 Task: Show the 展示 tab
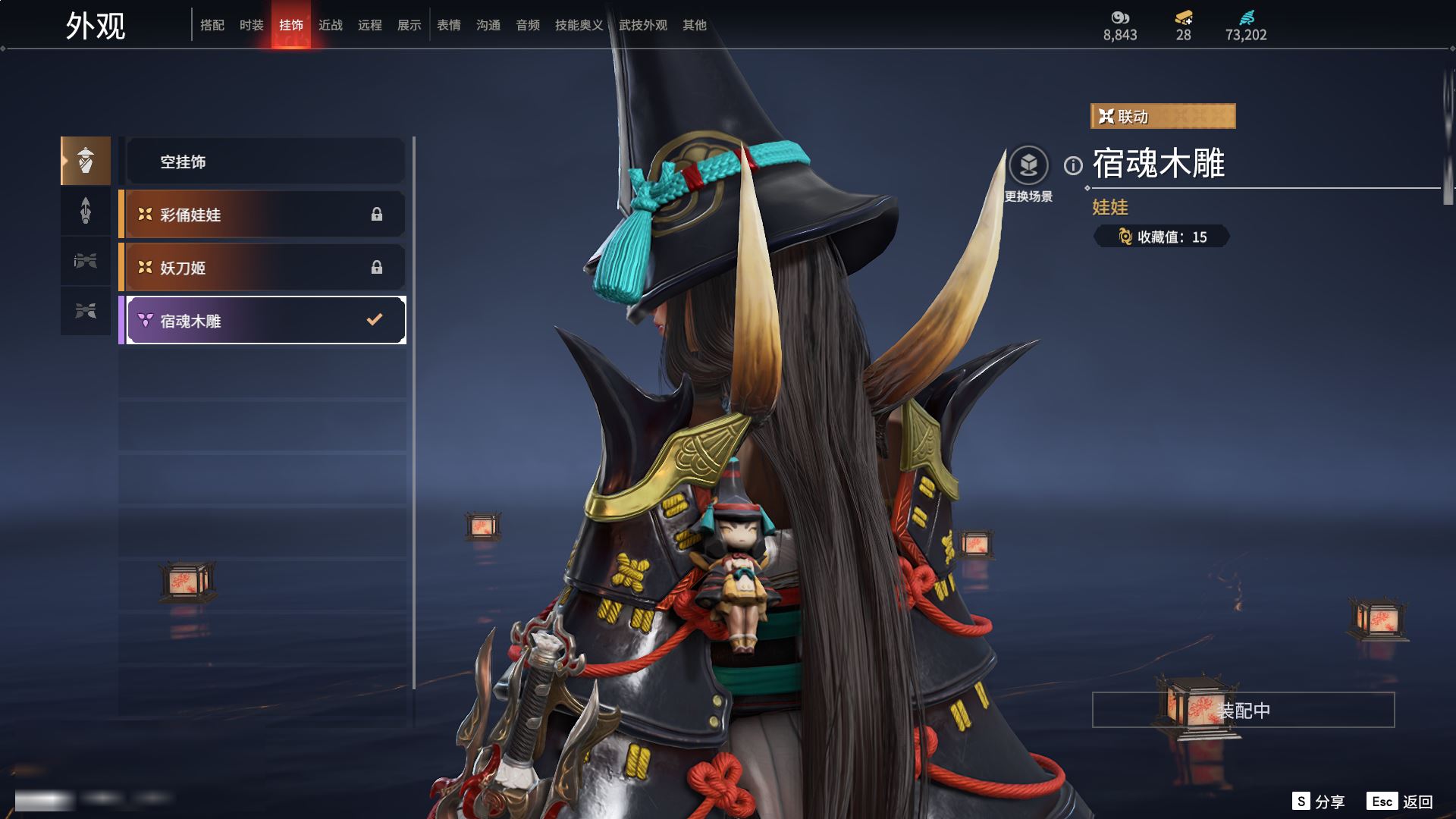[x=409, y=25]
